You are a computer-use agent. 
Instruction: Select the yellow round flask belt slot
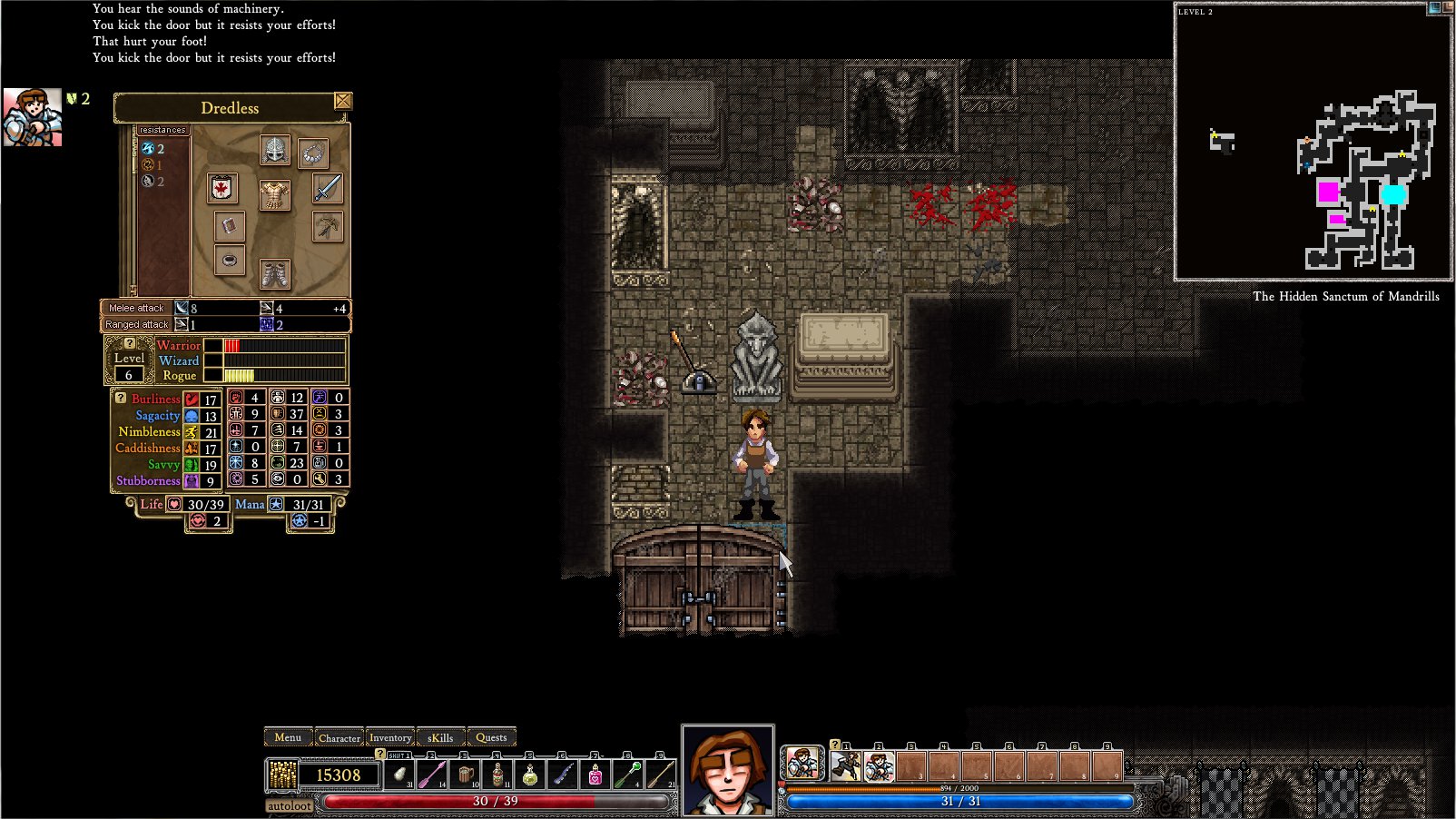coord(530,775)
